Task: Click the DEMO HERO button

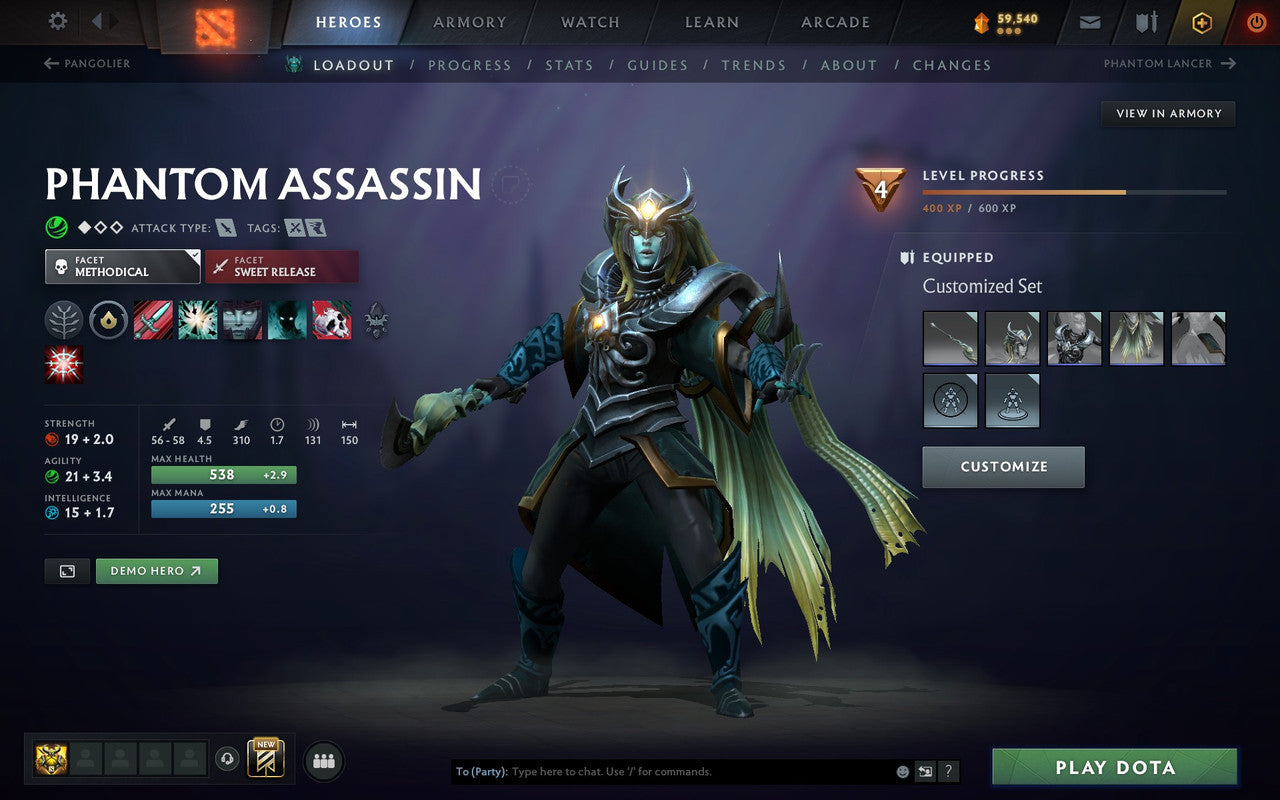Action: click(157, 570)
